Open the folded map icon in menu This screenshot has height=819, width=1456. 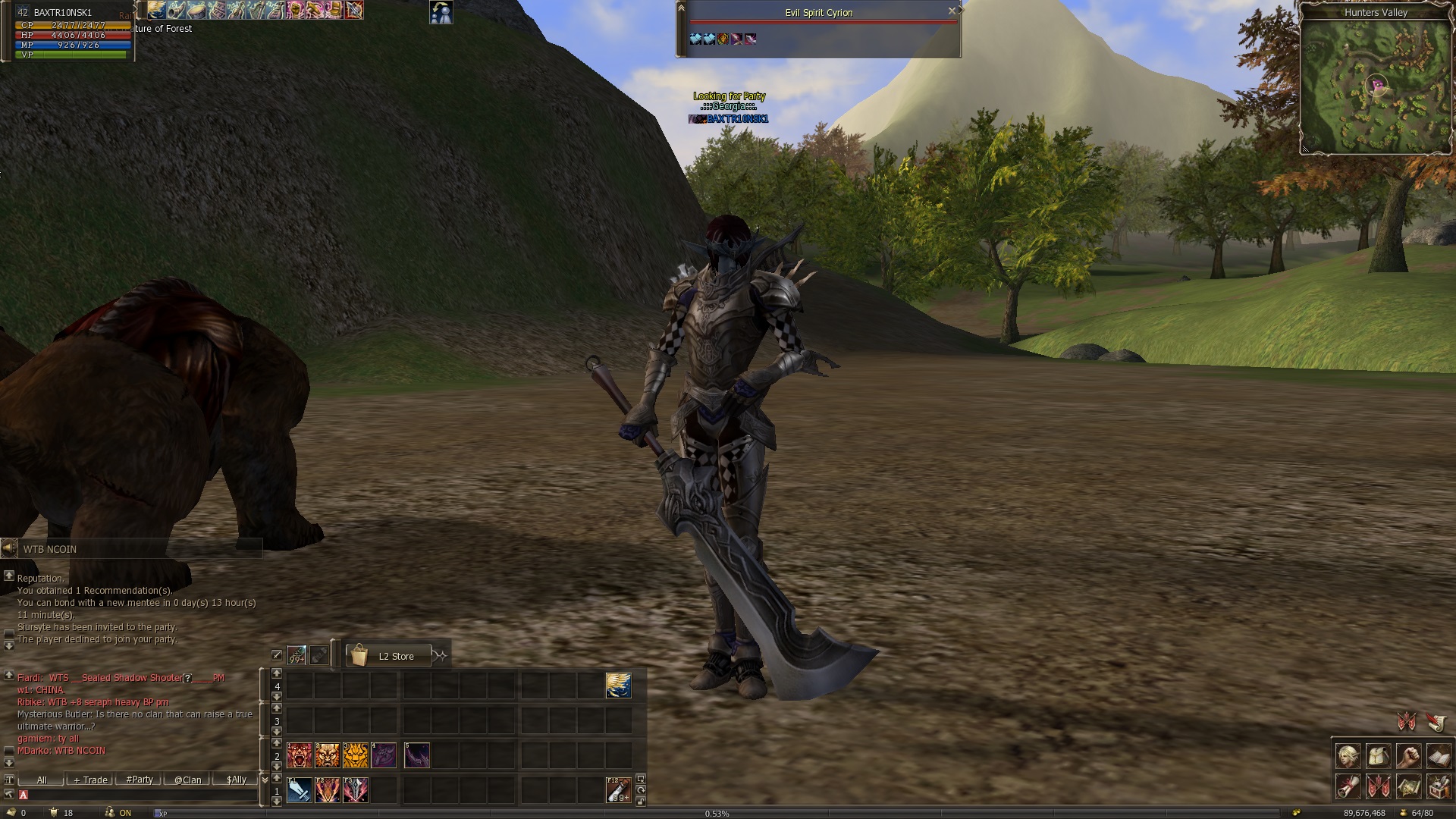(1409, 786)
